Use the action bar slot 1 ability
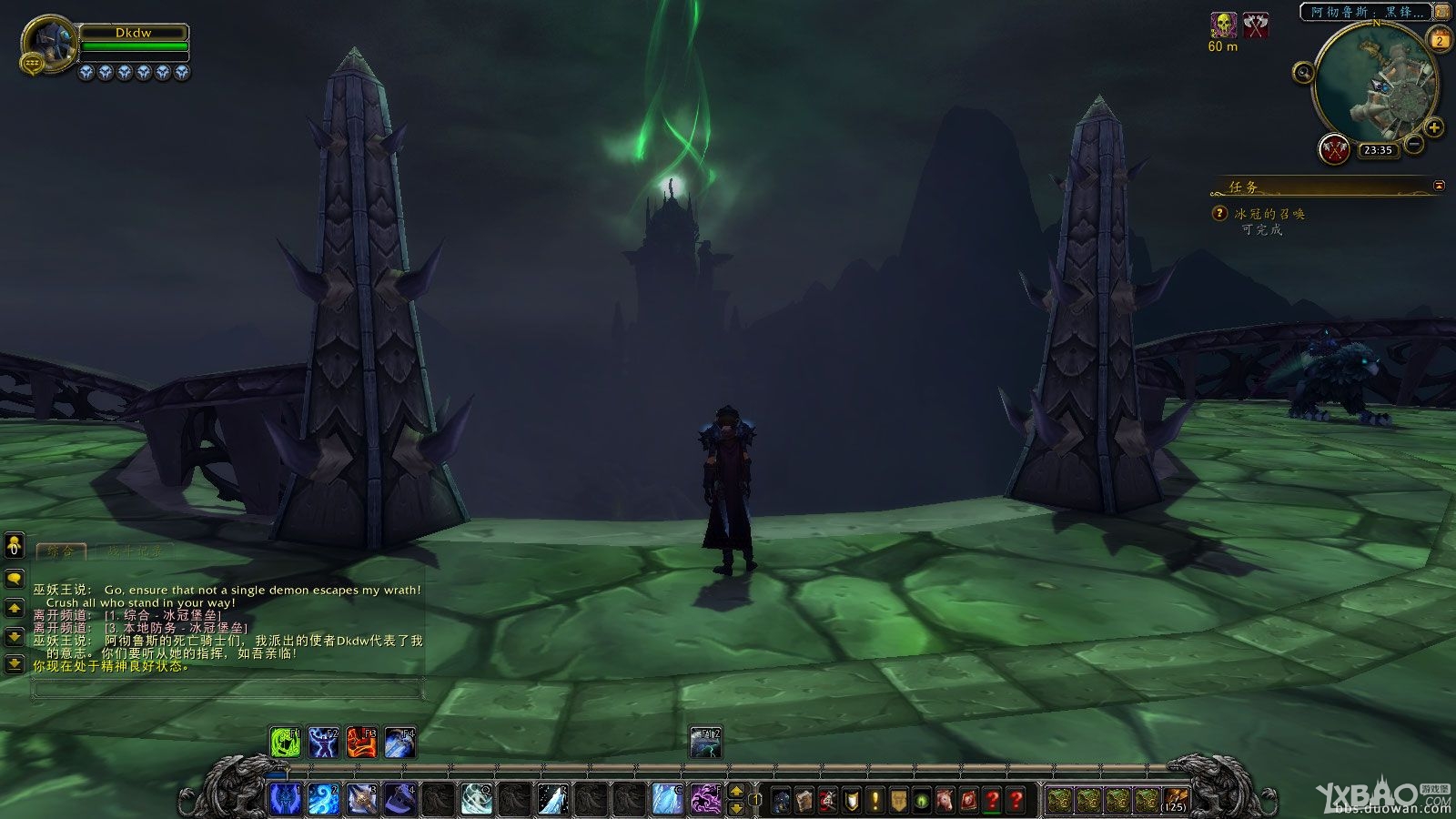Image resolution: width=1456 pixels, height=819 pixels. [285, 799]
